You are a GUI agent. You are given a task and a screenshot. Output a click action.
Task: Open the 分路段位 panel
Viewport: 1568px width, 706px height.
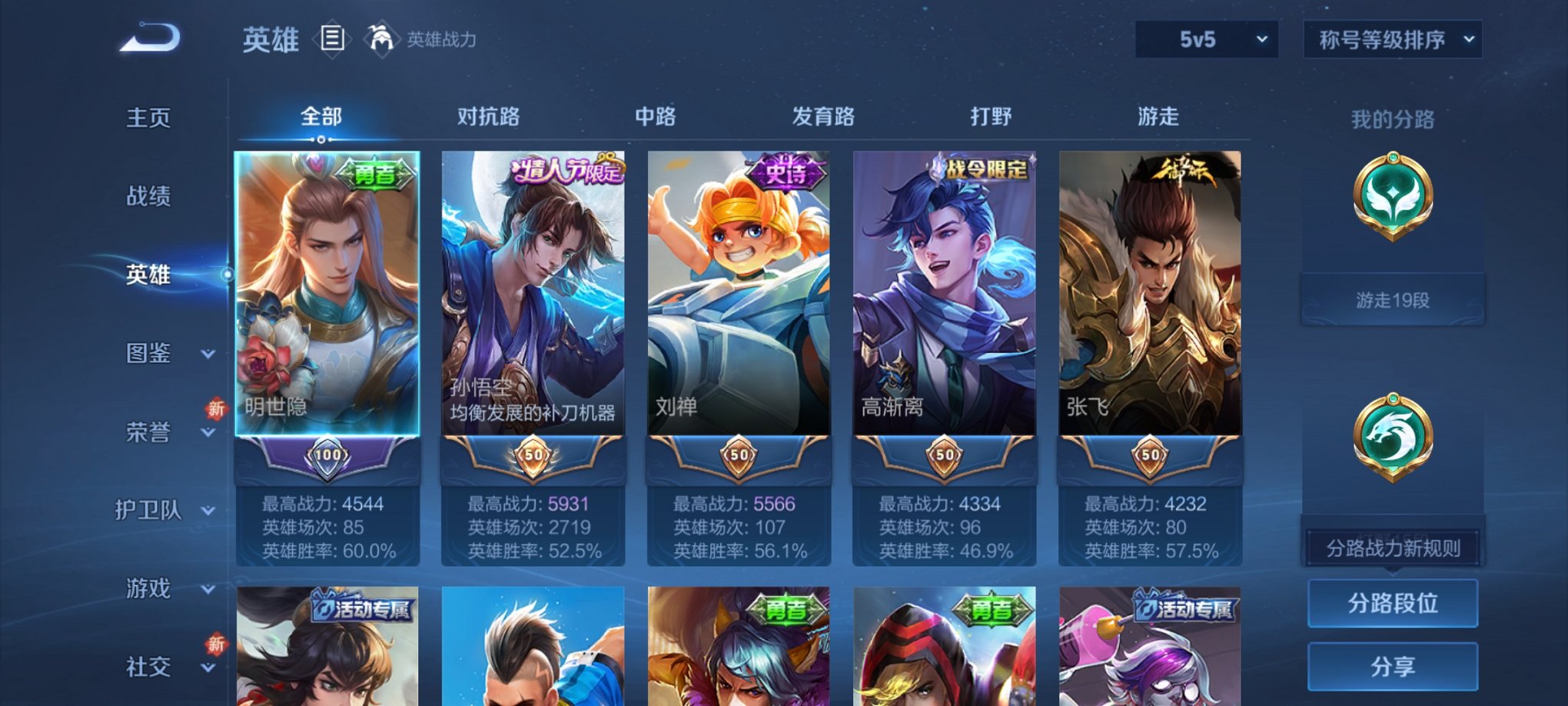coord(1393,604)
